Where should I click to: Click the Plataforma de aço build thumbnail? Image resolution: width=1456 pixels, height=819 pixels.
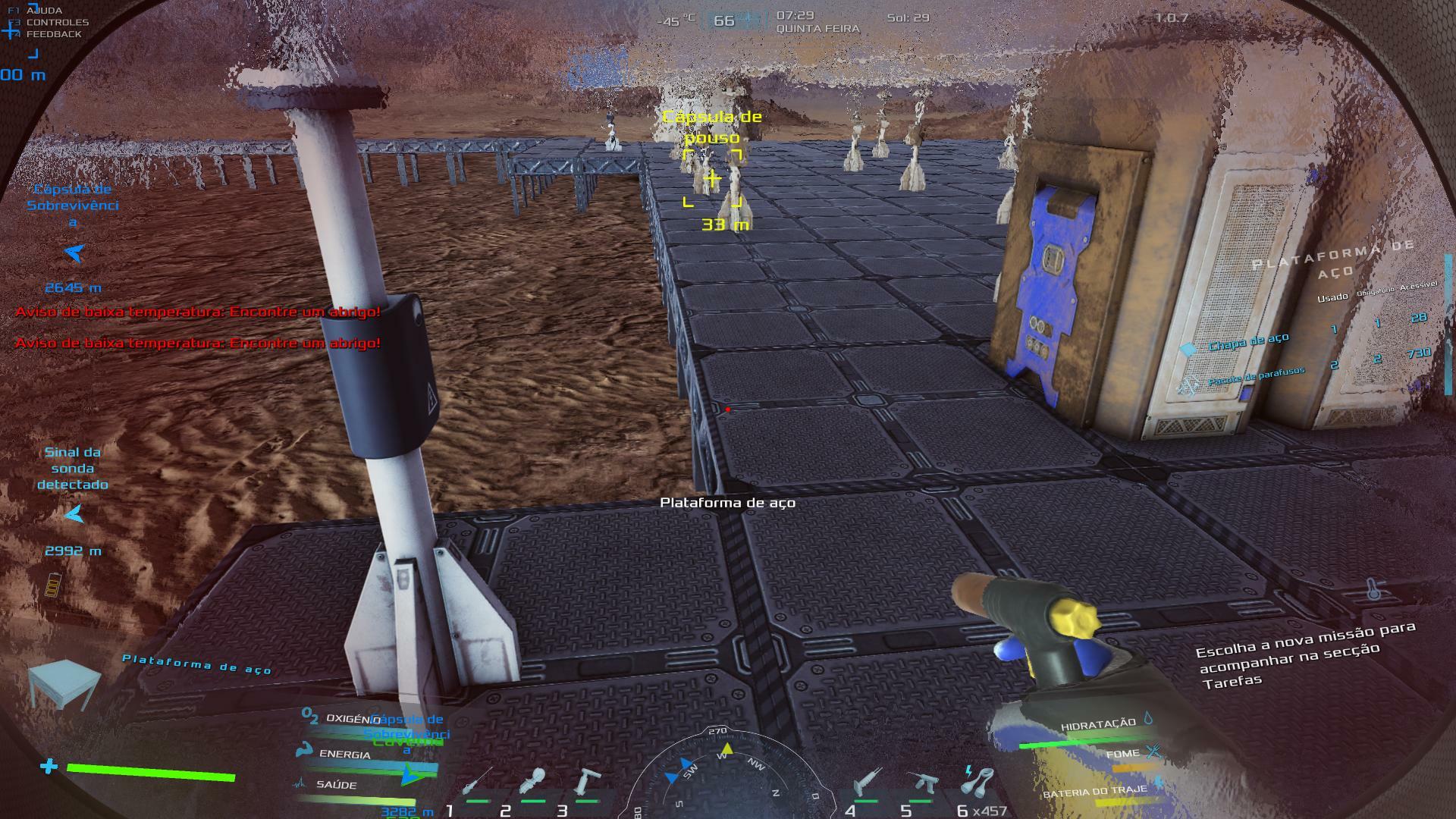[63, 682]
